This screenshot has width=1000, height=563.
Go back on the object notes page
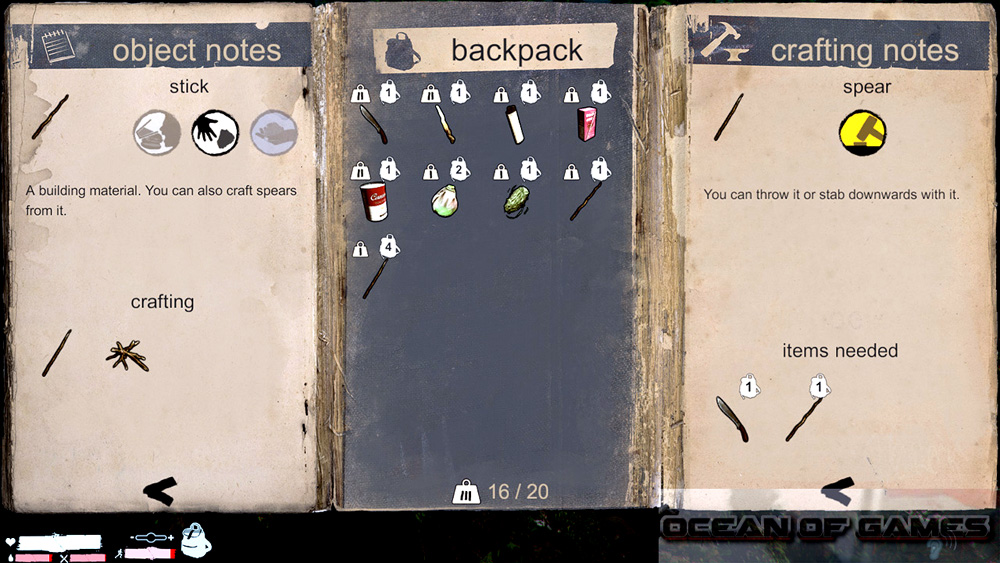click(x=159, y=489)
